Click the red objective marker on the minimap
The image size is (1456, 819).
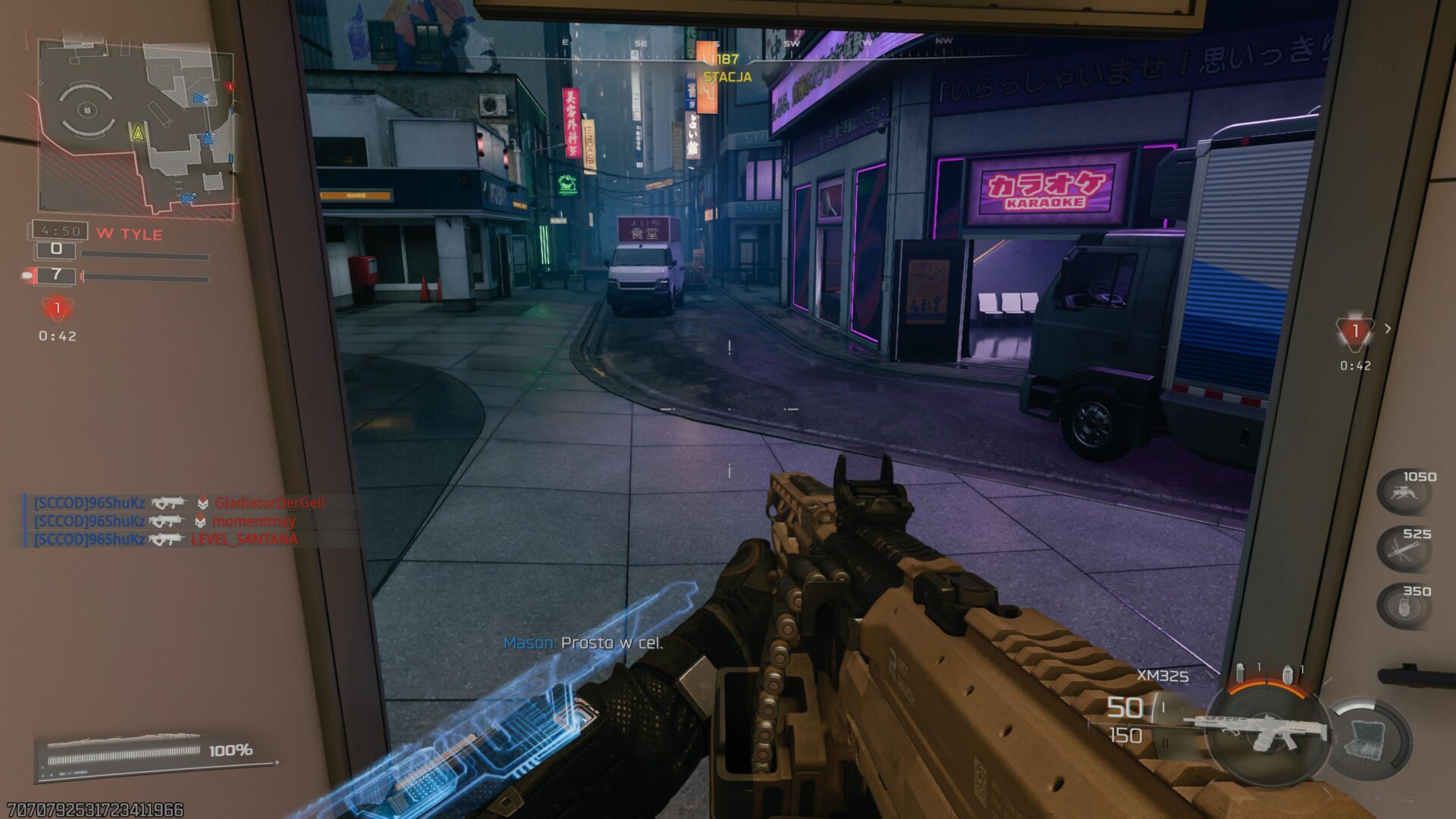pos(230,87)
